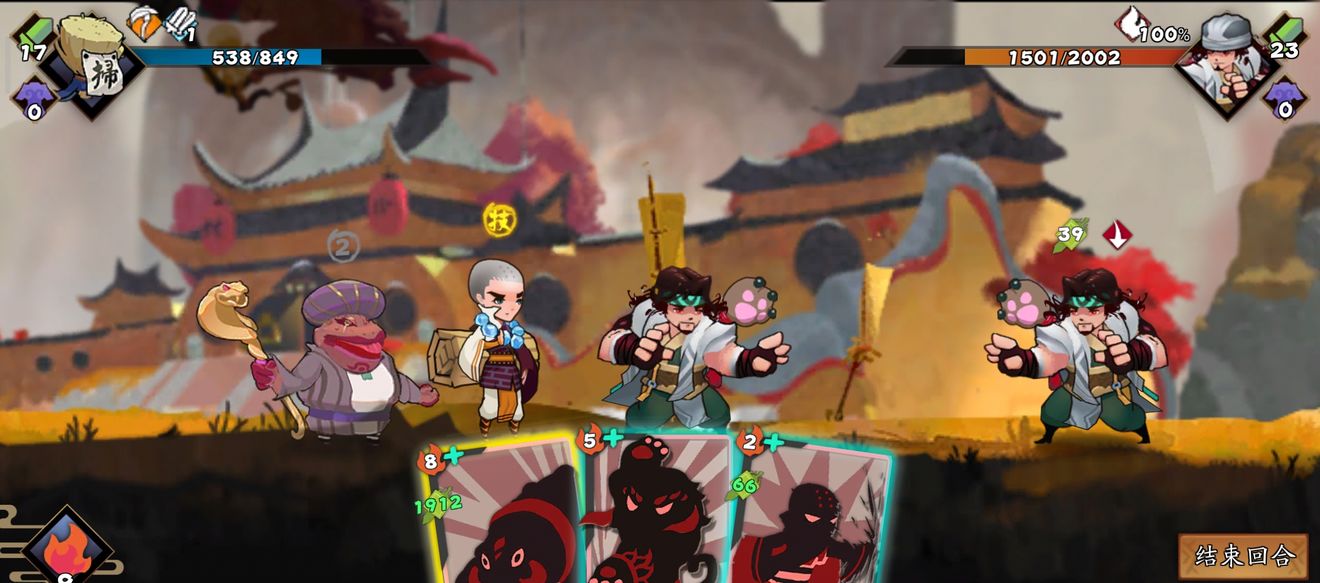Inspect the sword buff icon showing 1
Image resolution: width=1320 pixels, height=583 pixels.
(x=181, y=23)
